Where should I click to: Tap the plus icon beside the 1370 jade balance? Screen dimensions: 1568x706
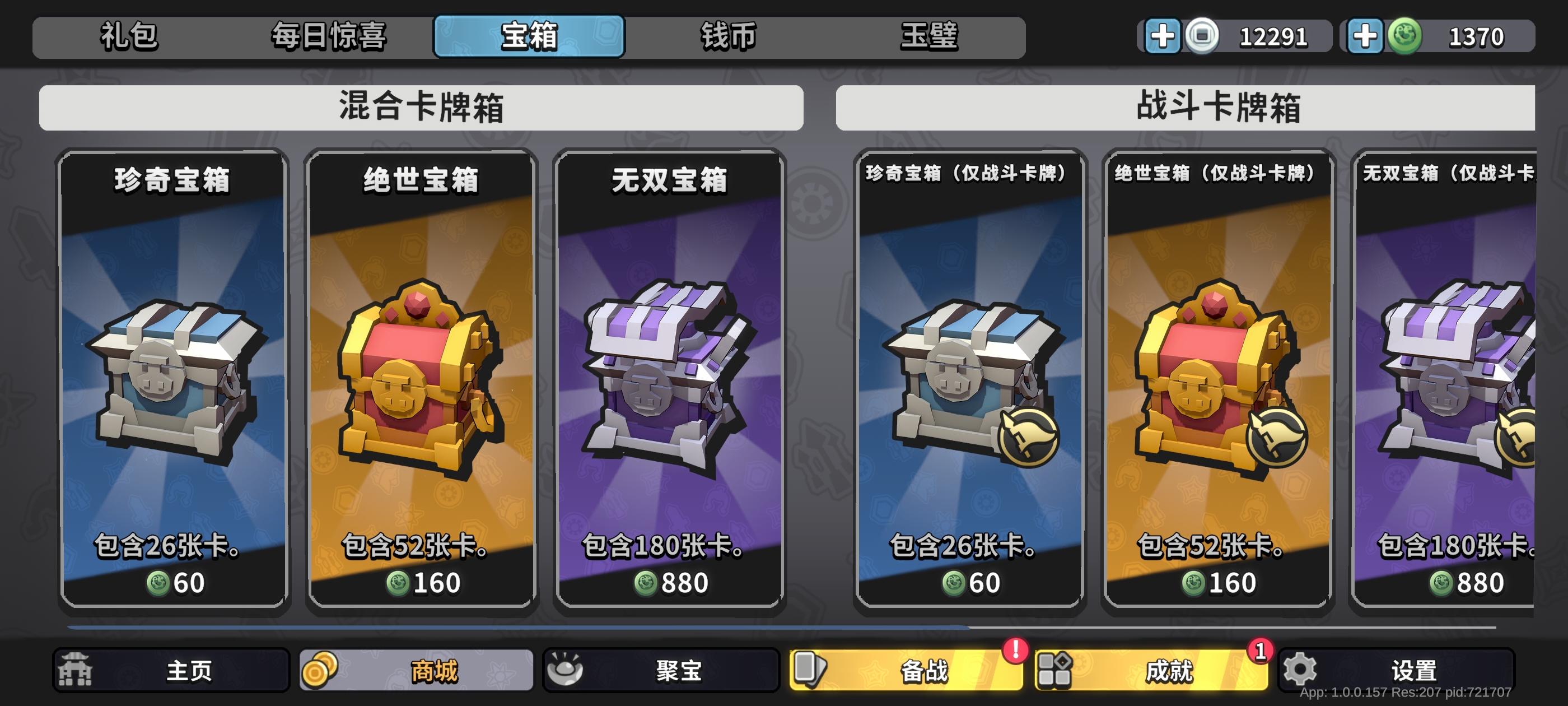[x=1366, y=37]
